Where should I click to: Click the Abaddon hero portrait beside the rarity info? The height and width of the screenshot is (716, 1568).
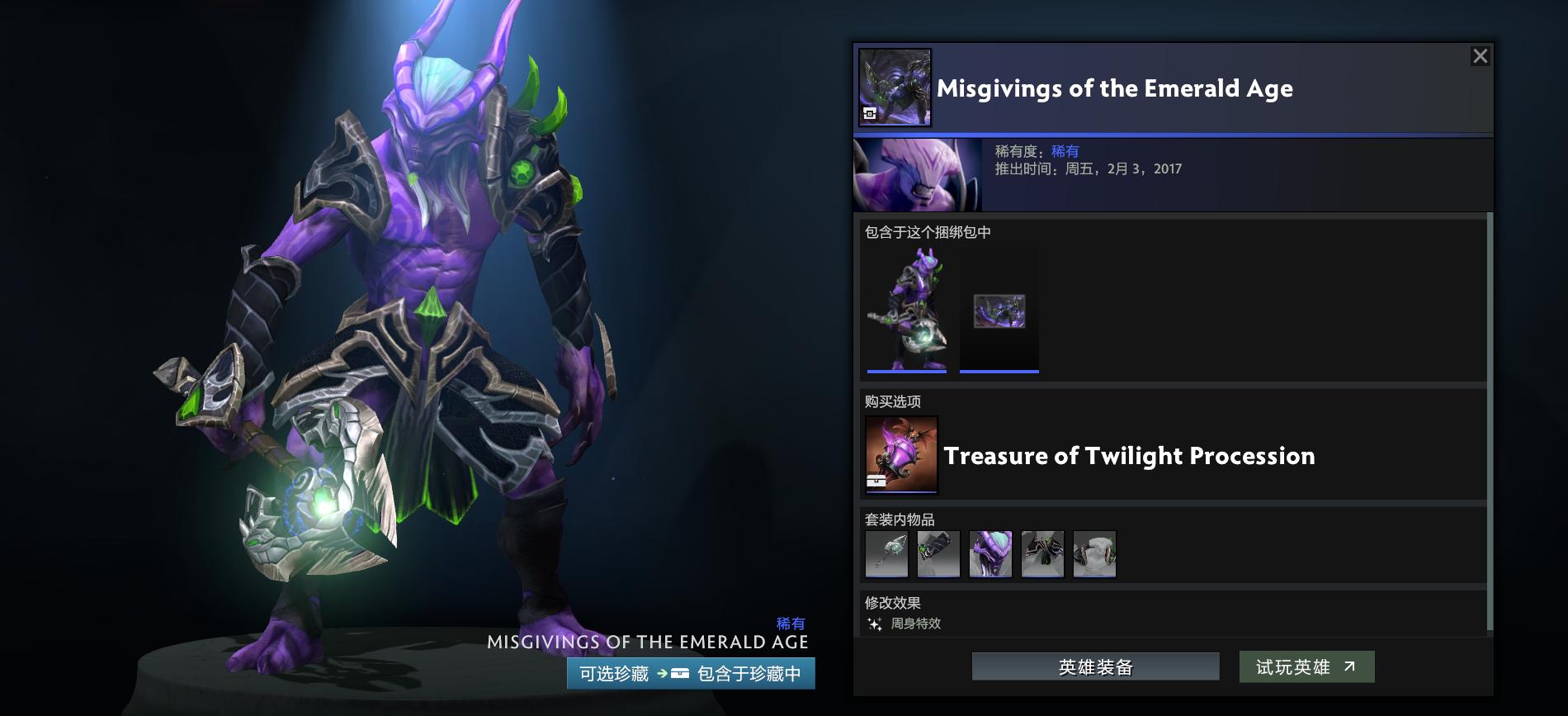918,173
